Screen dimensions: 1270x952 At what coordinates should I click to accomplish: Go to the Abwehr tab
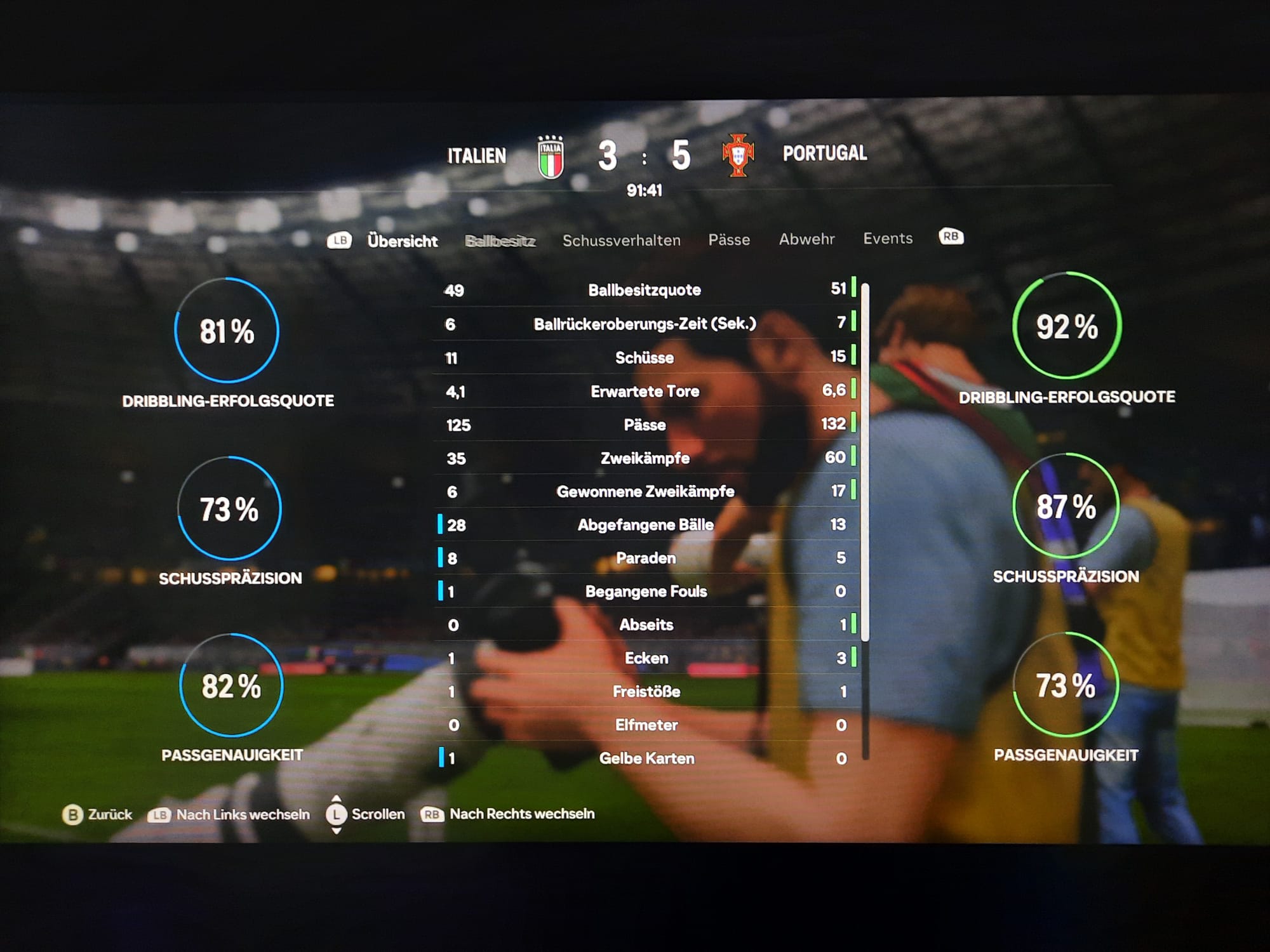tap(806, 239)
